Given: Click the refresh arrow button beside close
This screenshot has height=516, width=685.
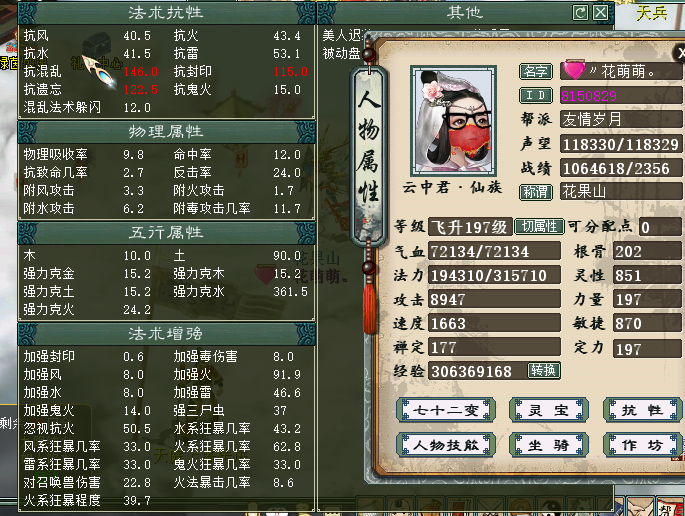Looking at the screenshot, I should pos(581,13).
